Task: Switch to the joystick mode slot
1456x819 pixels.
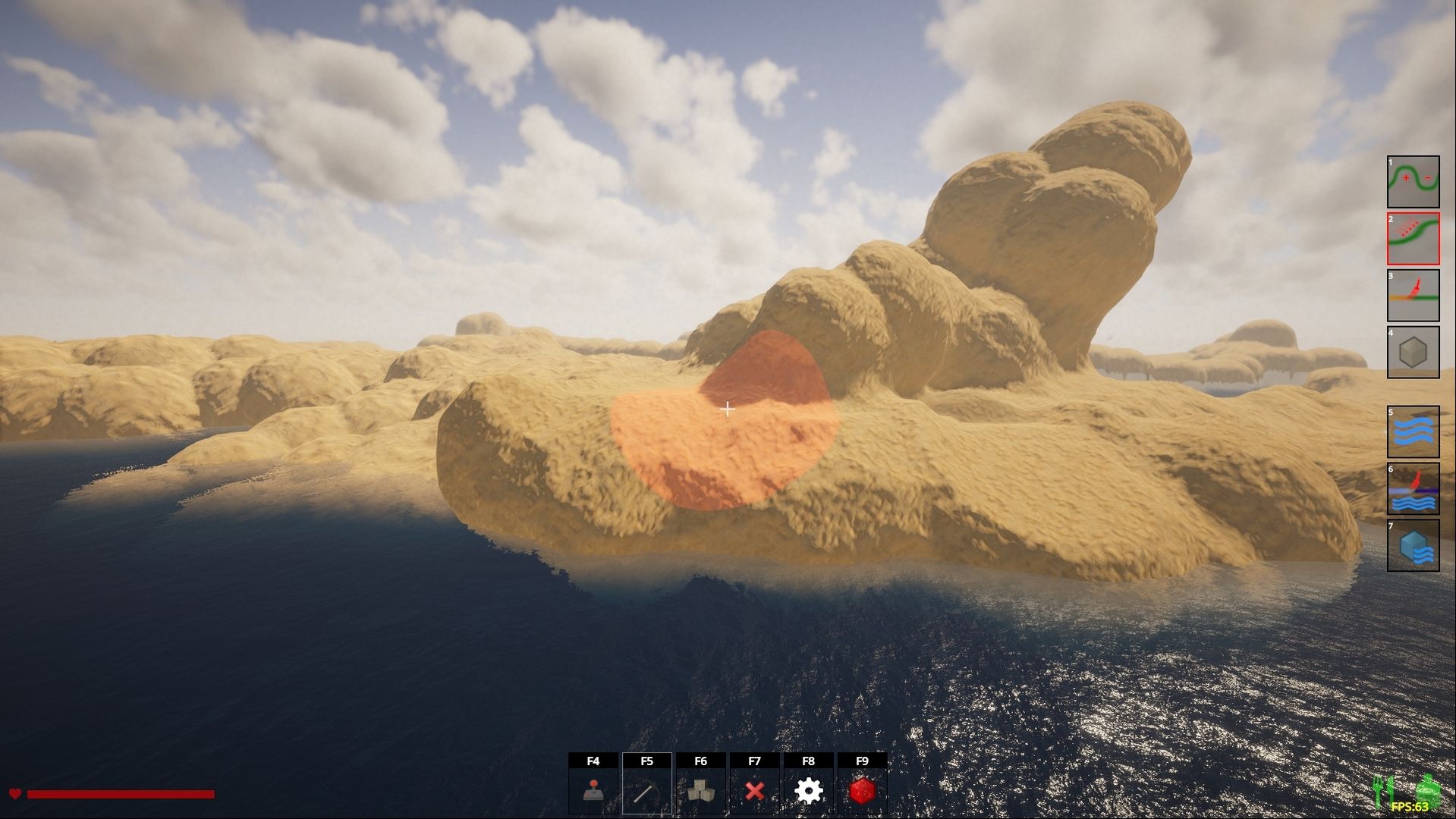Action: coord(593,790)
